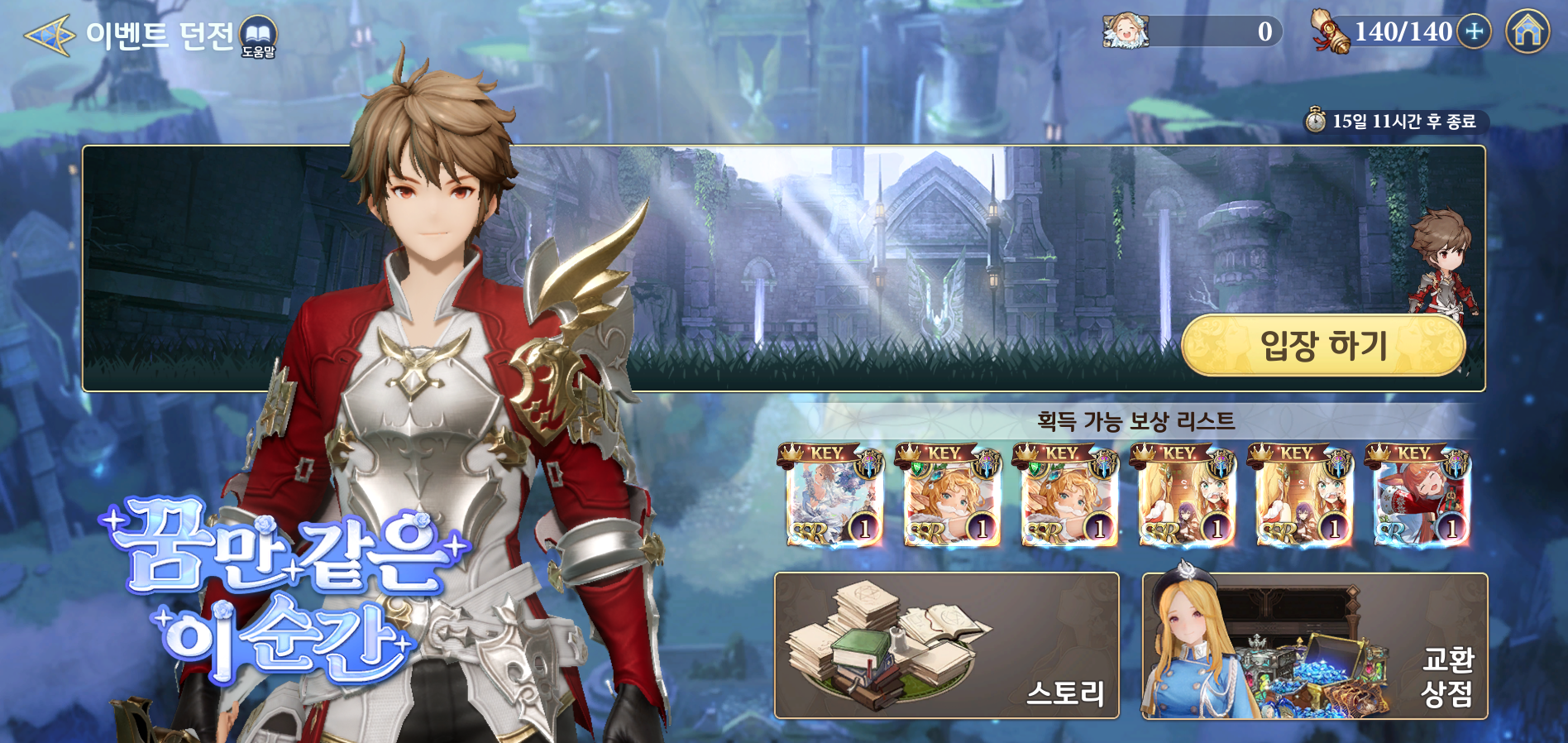The width and height of the screenshot is (1568, 743).
Task: Inspect the SR red-haired character reward card
Action: coord(1421,496)
